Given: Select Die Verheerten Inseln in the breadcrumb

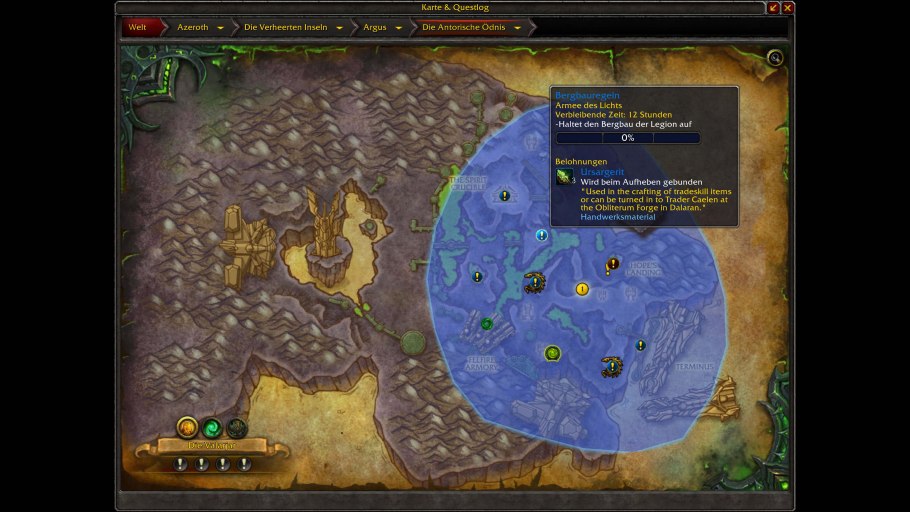Looking at the screenshot, I should pos(339,27).
